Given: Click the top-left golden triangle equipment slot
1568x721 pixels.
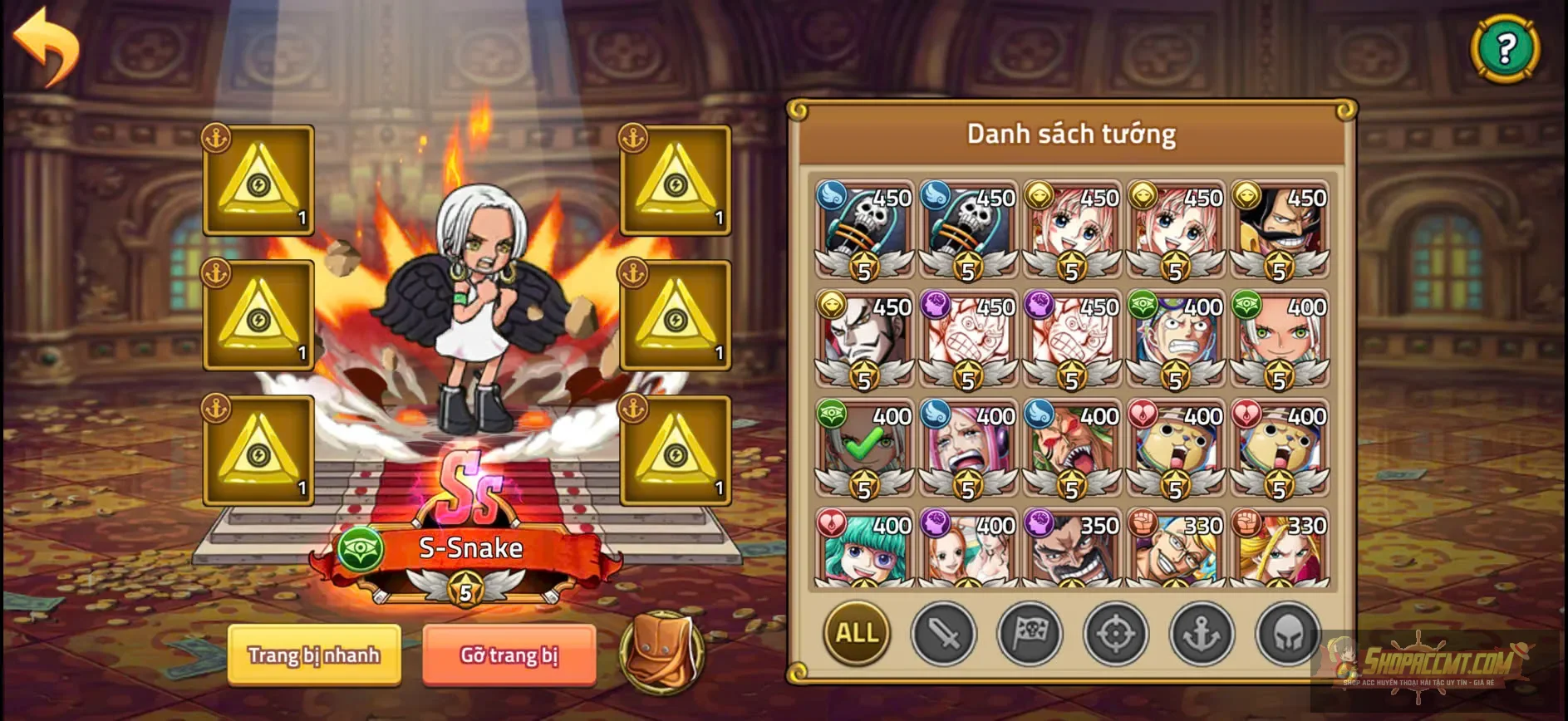Looking at the screenshot, I should 258,181.
